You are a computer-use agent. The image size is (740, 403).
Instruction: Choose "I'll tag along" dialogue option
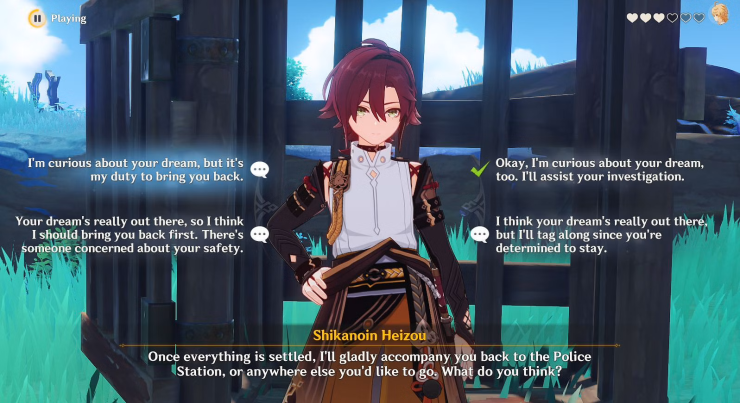[602, 234]
